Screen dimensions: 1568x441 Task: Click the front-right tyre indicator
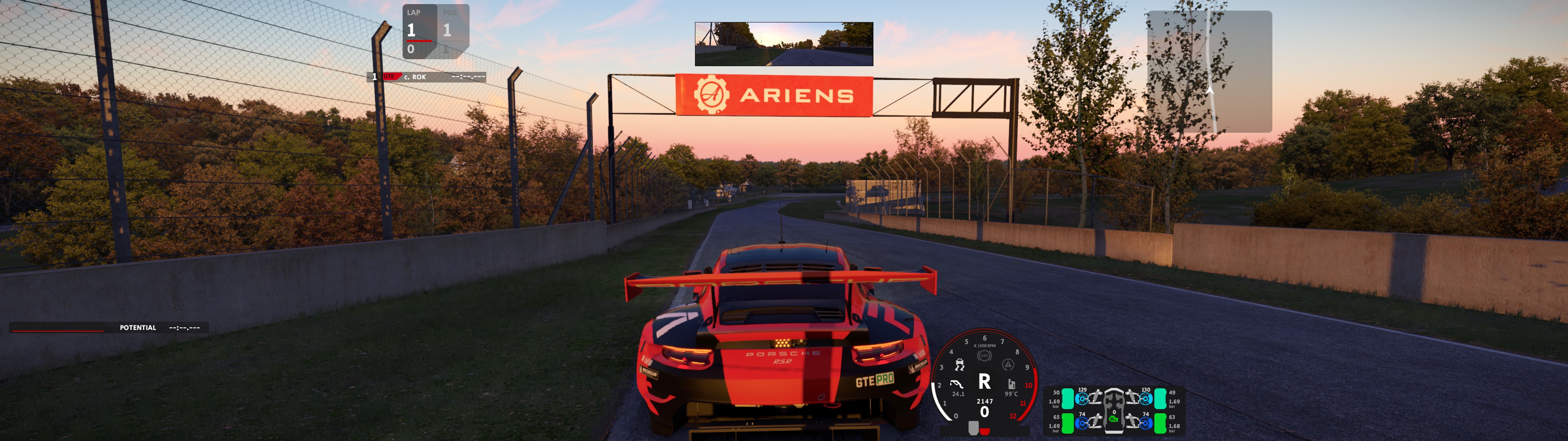pos(1160,399)
